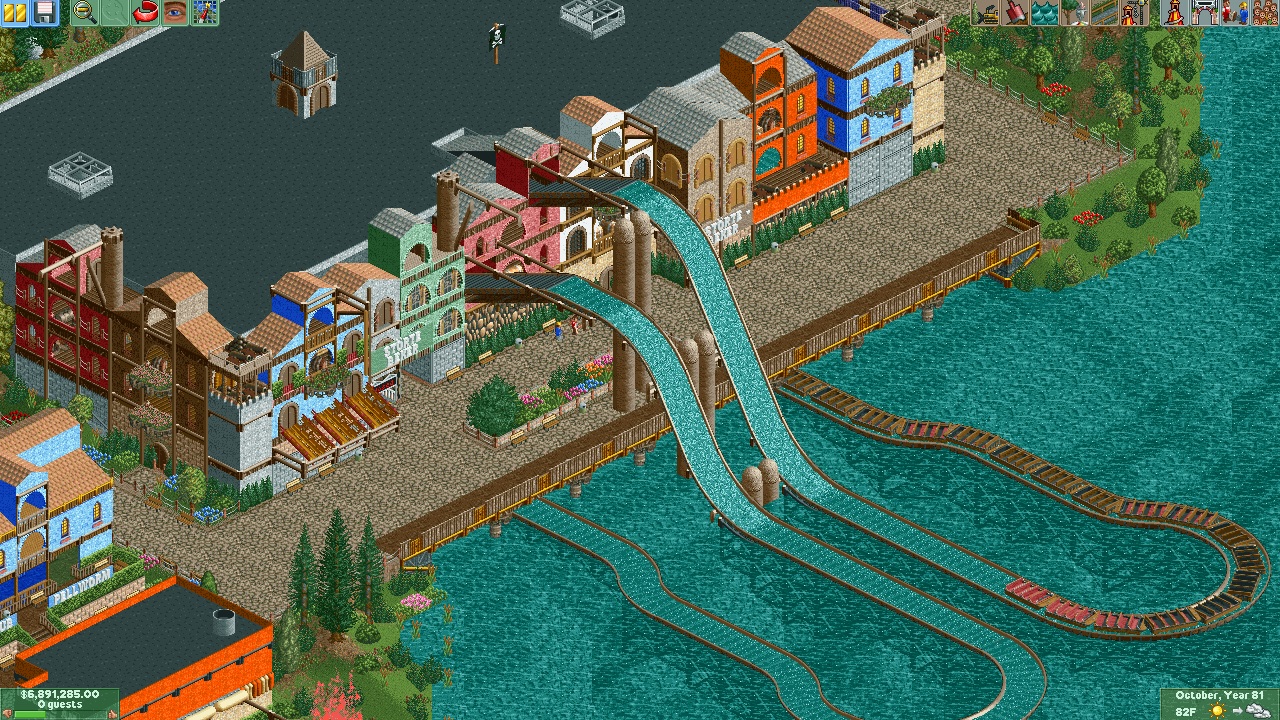The image size is (1280, 720).
Task: Show the guests list with faces icon
Action: coord(1261,12)
